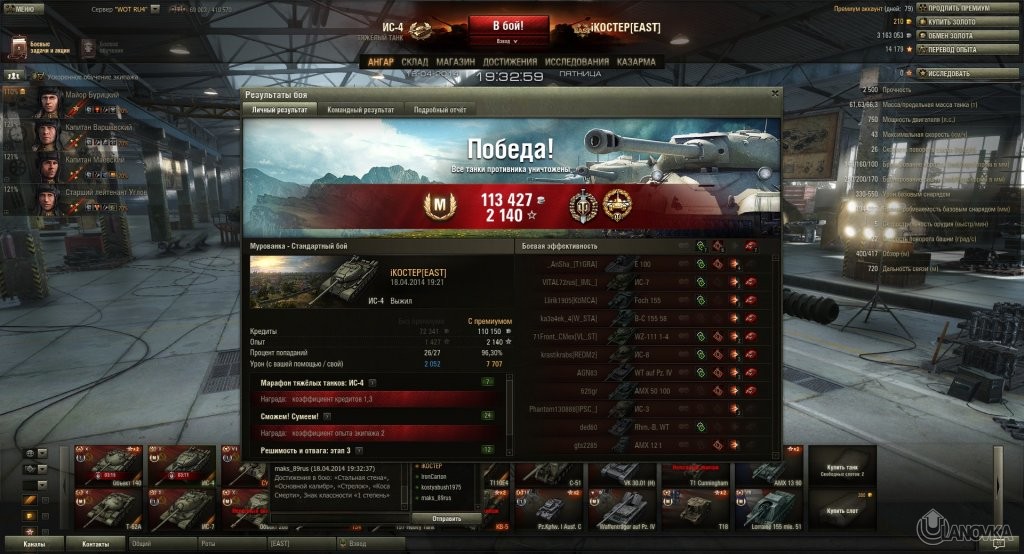Open the Подробный отчёт tab
Image resolution: width=1024 pixels, height=554 pixels.
coord(439,110)
